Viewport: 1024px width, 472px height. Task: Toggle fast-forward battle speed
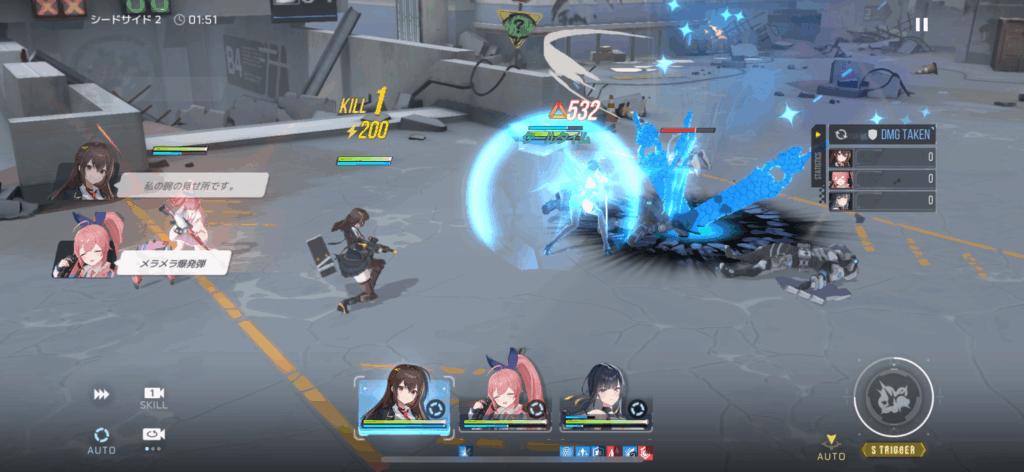click(101, 395)
